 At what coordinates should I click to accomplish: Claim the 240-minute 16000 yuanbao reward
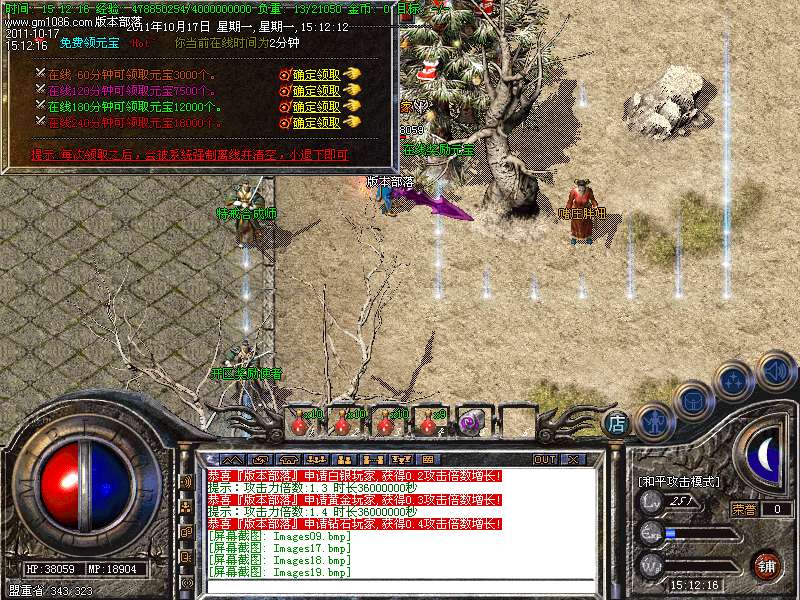[x=316, y=123]
